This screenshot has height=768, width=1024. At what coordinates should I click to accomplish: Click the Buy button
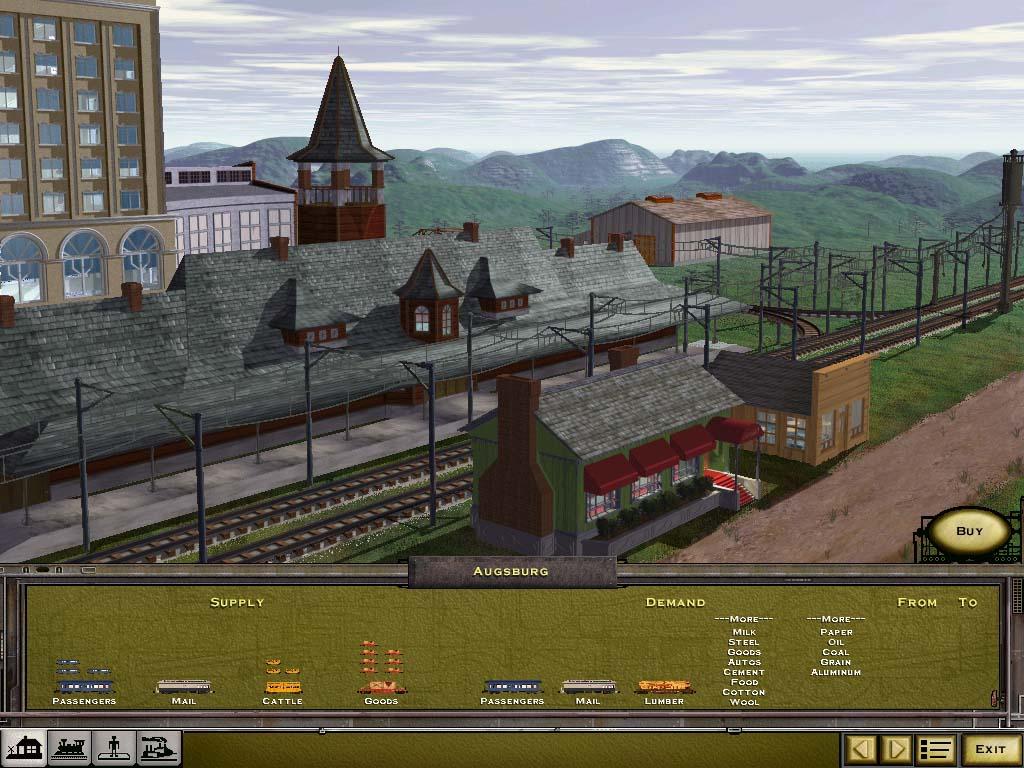click(969, 531)
